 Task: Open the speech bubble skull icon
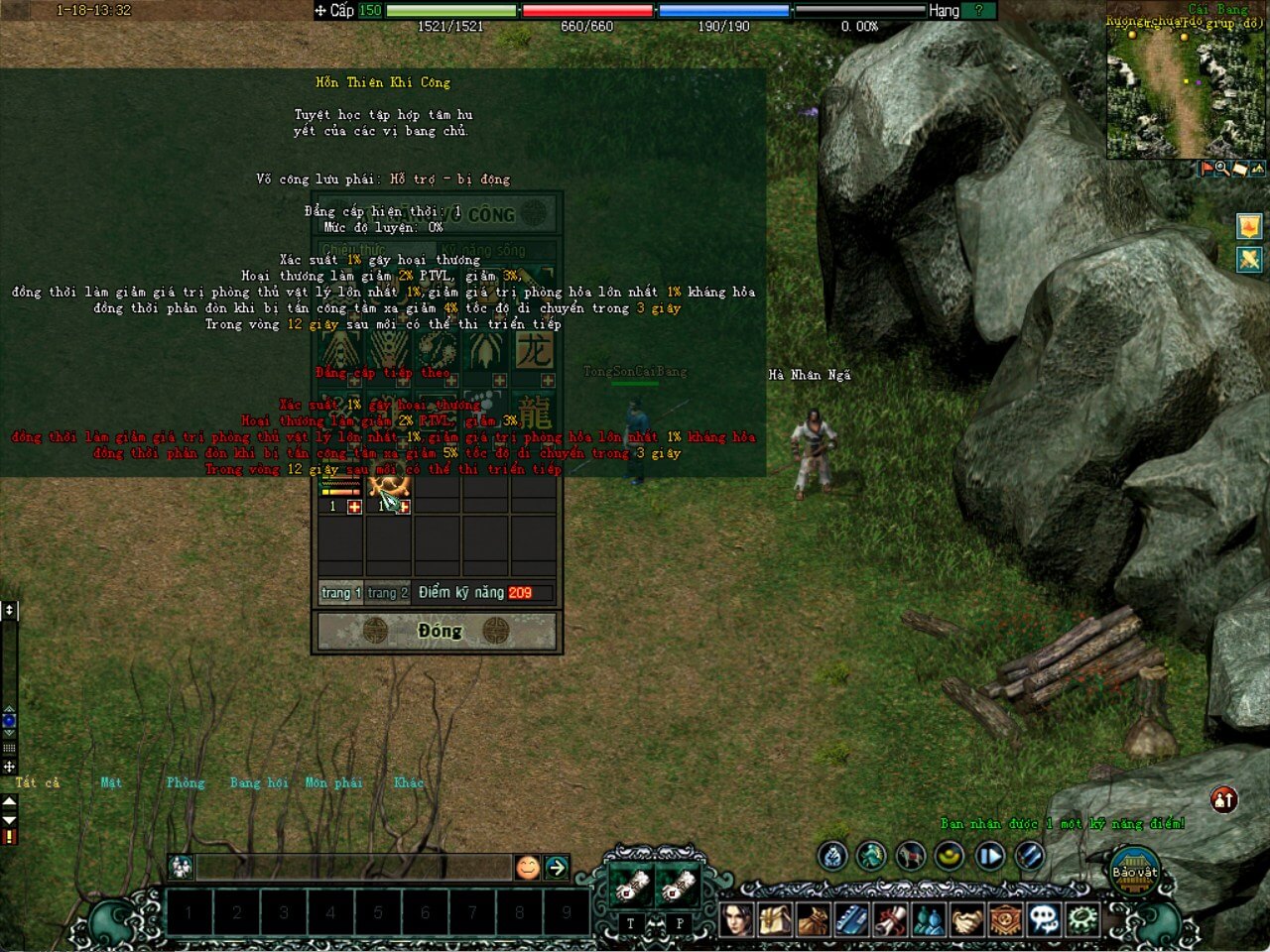[1043, 919]
